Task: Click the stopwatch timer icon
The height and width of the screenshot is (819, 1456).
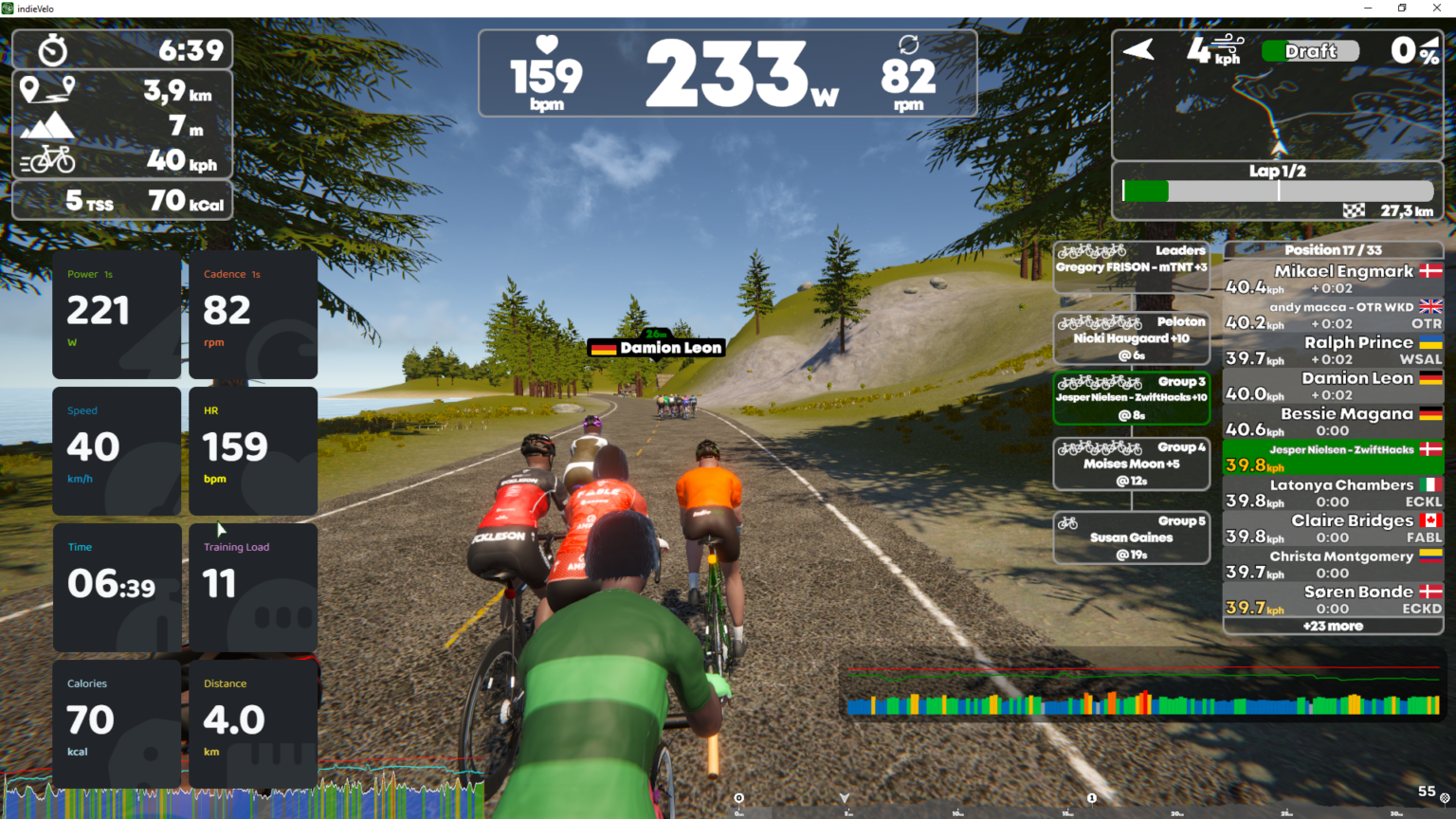Action: click(51, 49)
